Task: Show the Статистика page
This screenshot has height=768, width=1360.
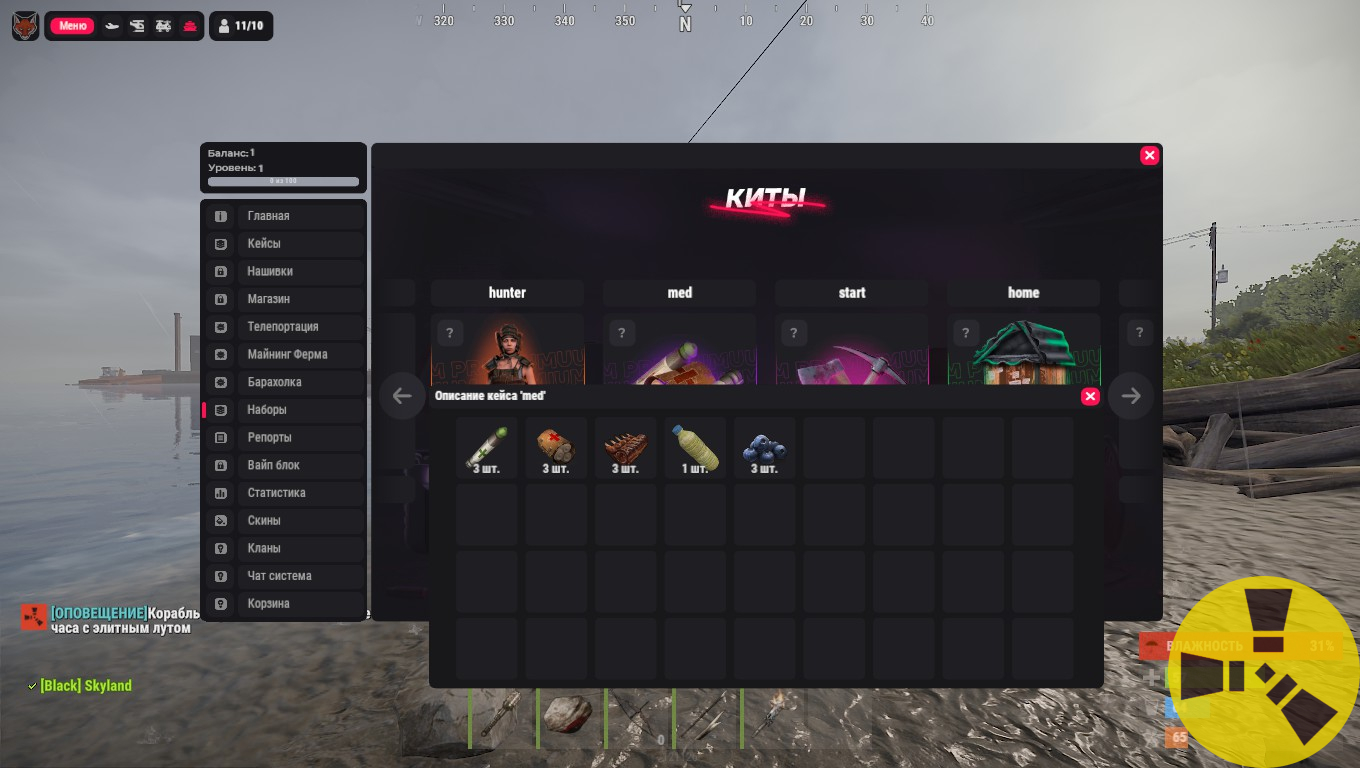Action: [284, 493]
